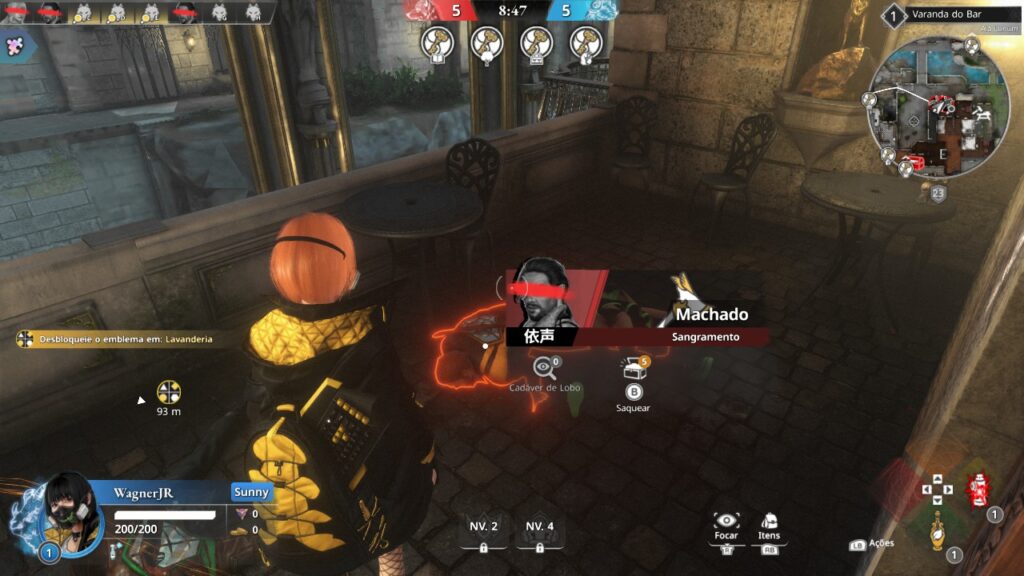This screenshot has width=1024, height=576.
Task: Click the locked NV. 2 ability slot
Action: (x=484, y=530)
